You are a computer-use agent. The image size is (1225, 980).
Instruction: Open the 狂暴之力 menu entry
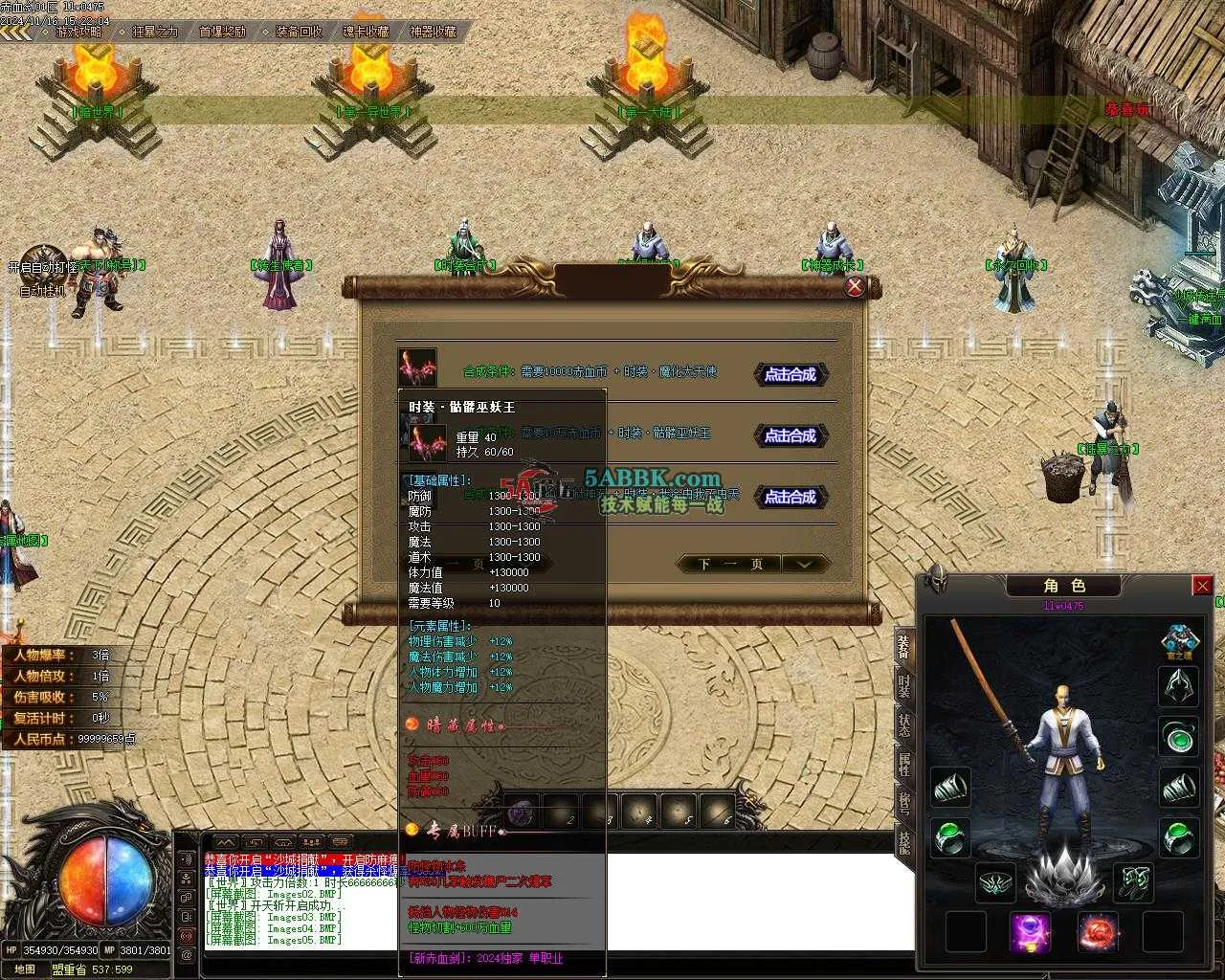[x=155, y=32]
